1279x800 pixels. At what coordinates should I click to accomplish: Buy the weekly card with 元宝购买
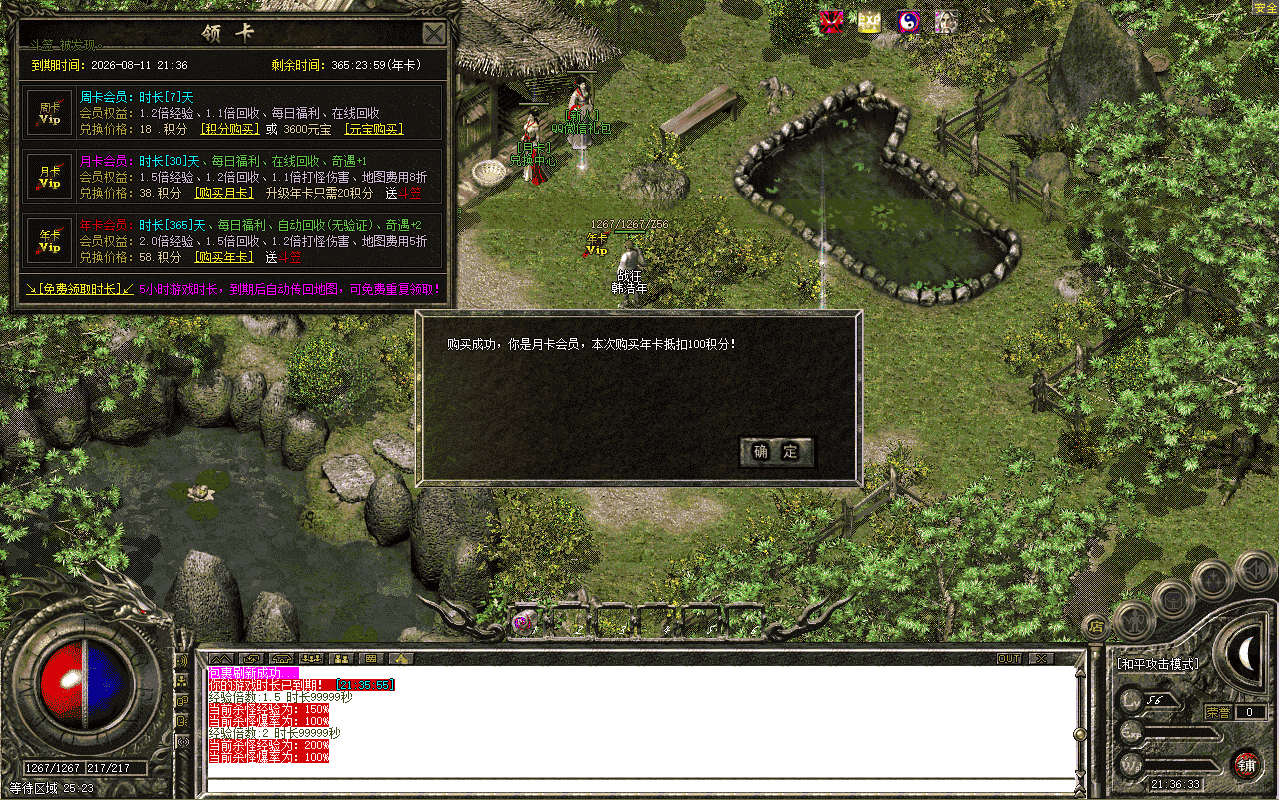point(372,129)
